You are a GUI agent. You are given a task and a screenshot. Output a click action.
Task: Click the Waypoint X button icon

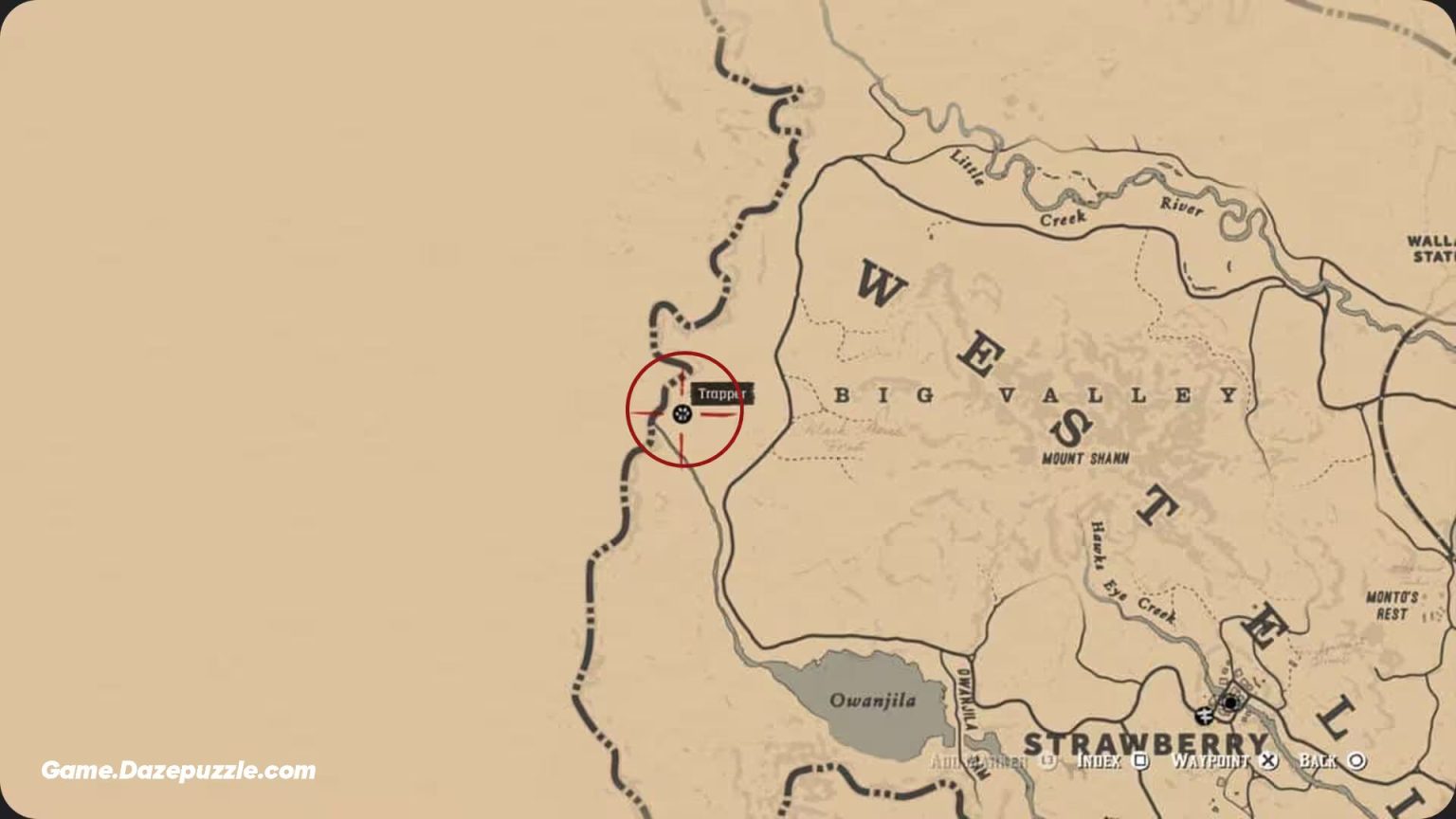[1266, 760]
